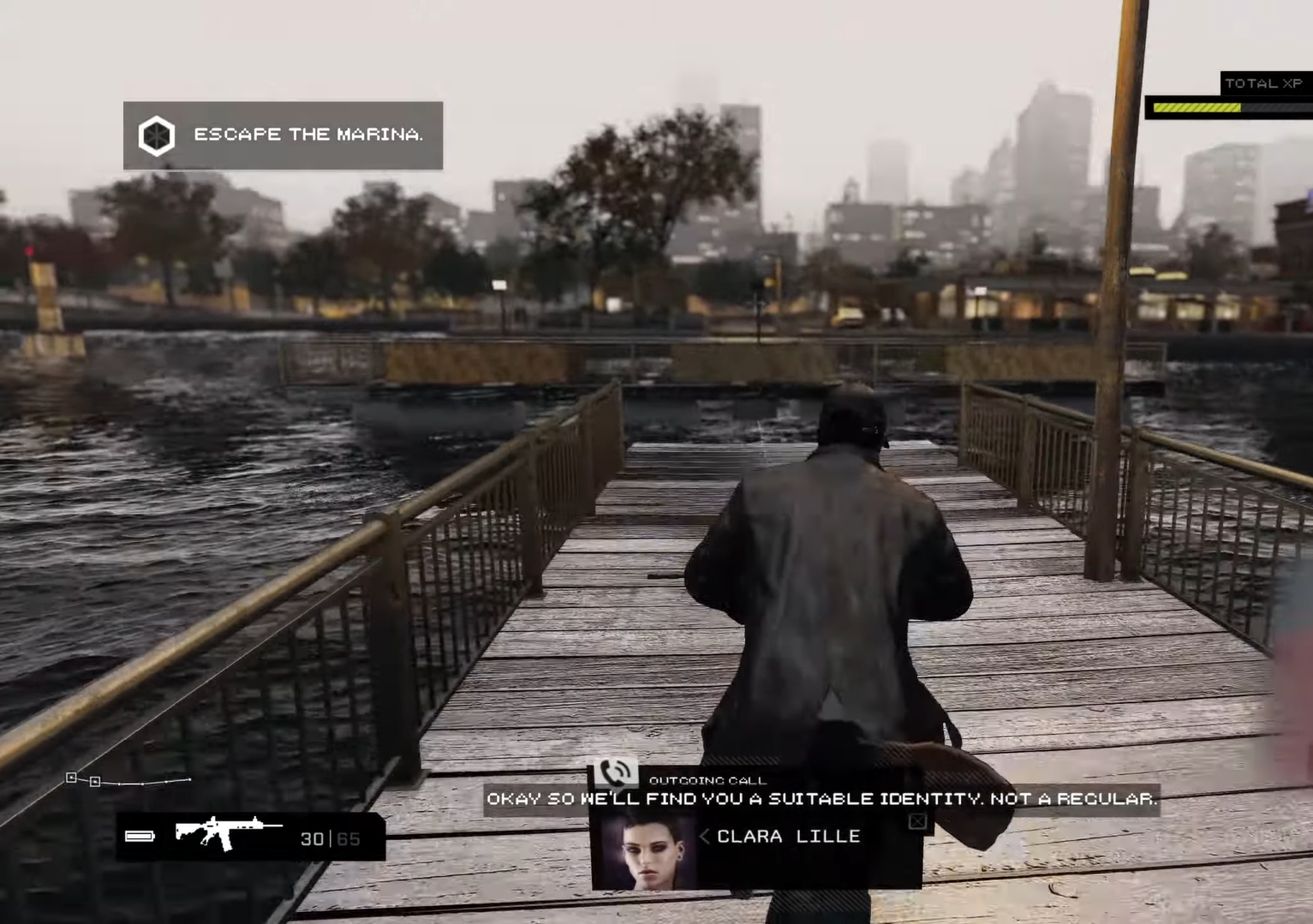Screen dimensions: 1313x924
Task: Click the ammo counter showing 30|65
Action: [x=331, y=838]
